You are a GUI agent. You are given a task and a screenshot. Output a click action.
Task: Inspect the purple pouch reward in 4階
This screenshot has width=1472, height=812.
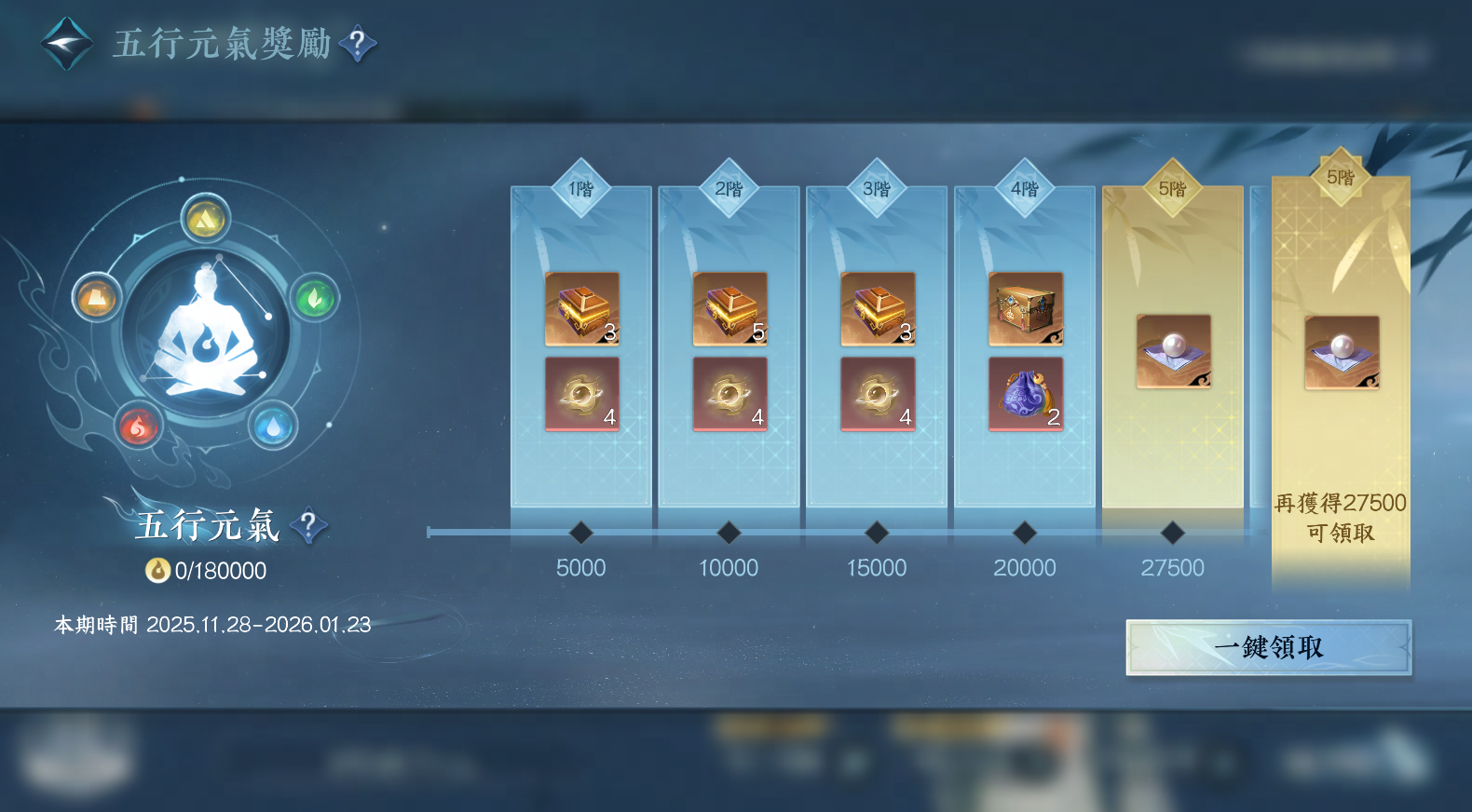pos(1025,394)
